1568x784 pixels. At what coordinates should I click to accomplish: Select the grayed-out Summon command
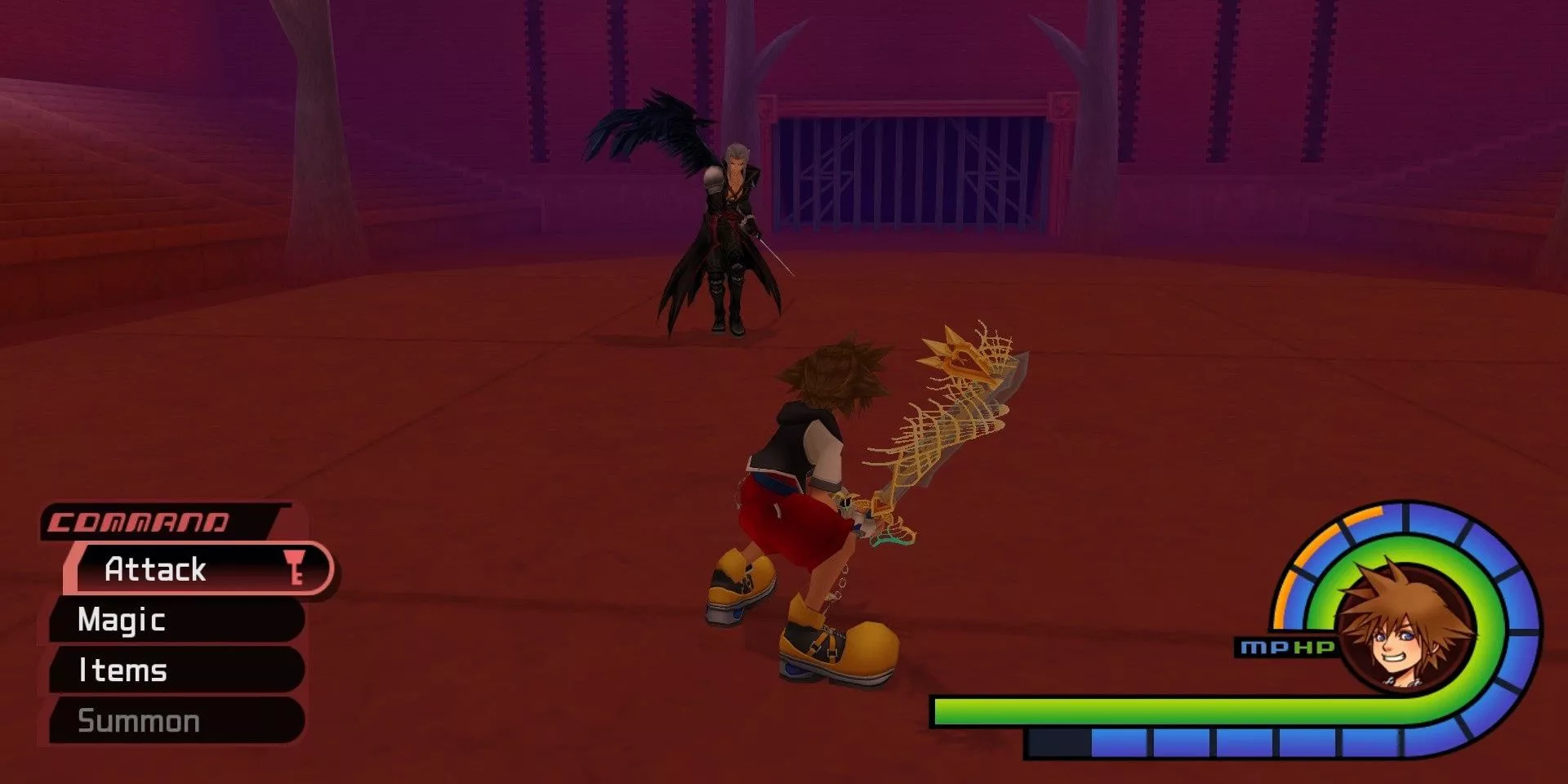point(139,721)
